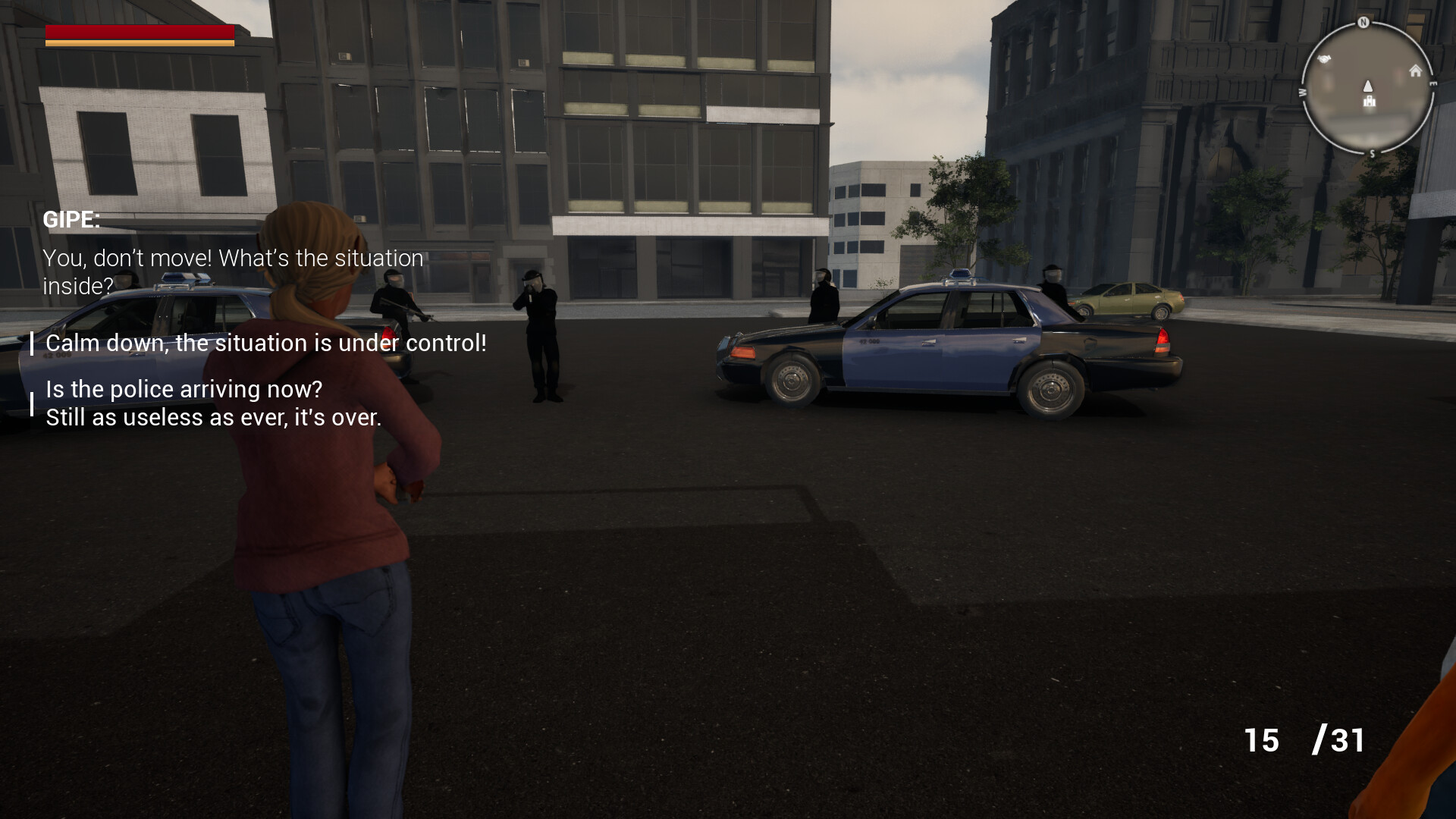Screen dimensions: 1456x819
Task: Select the handshake marker on the minimap
Action: tap(1324, 59)
